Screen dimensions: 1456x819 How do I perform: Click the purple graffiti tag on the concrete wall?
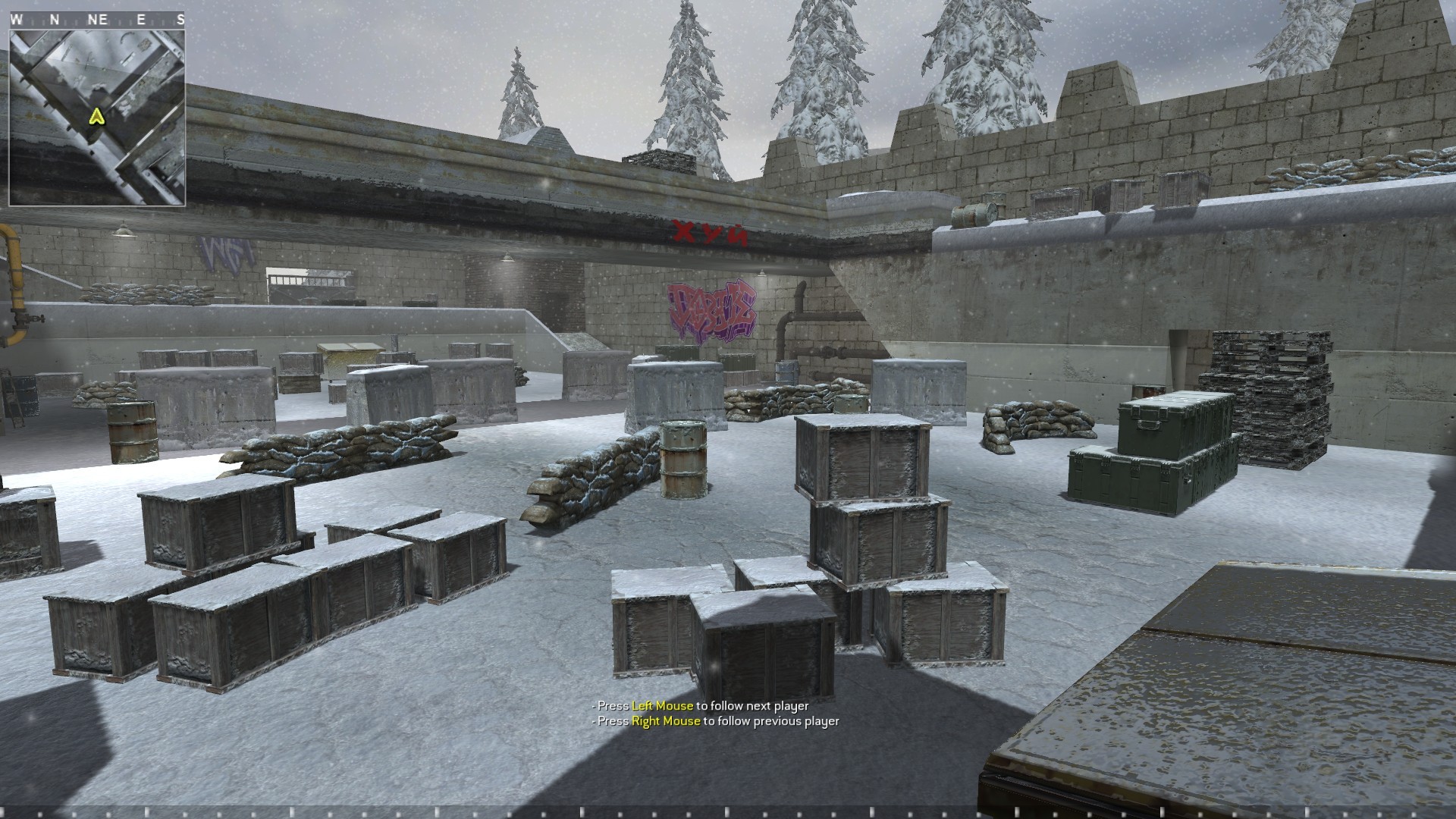[x=711, y=307]
